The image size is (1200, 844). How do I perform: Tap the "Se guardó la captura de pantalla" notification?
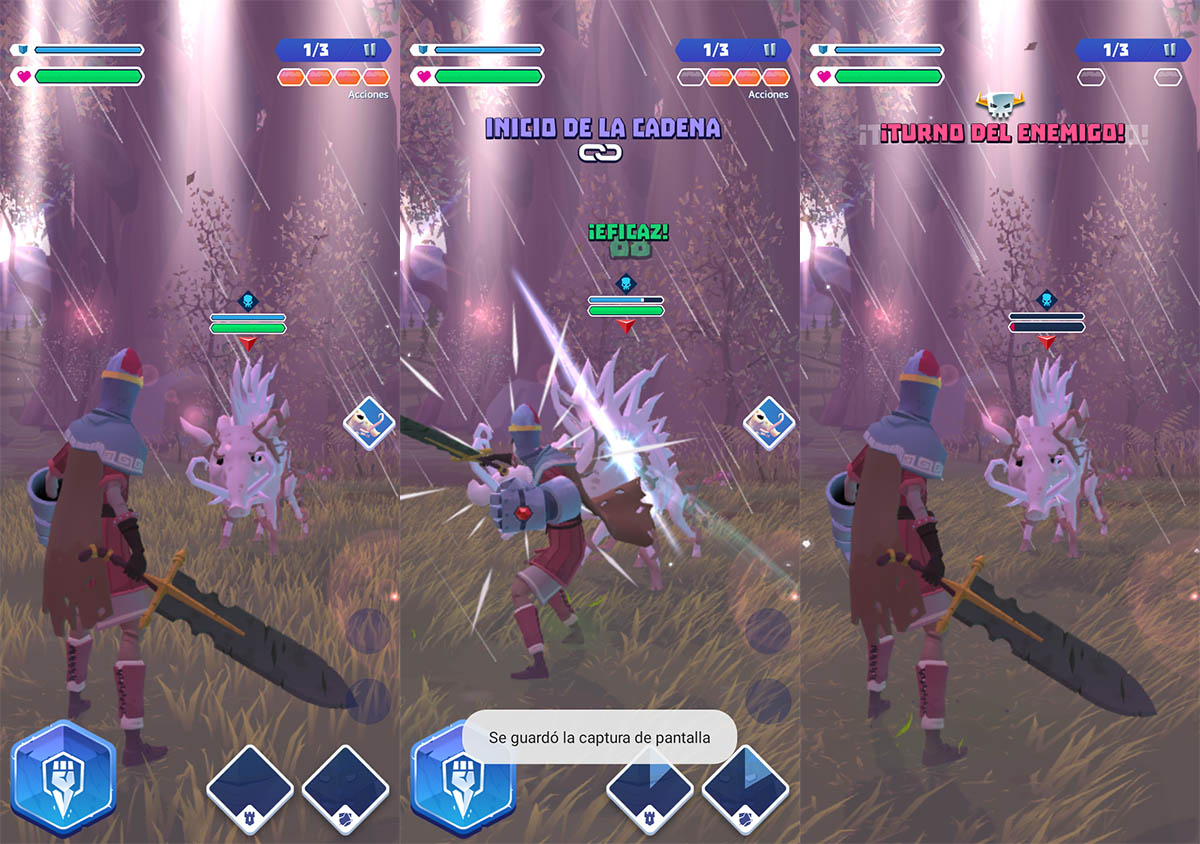click(599, 738)
